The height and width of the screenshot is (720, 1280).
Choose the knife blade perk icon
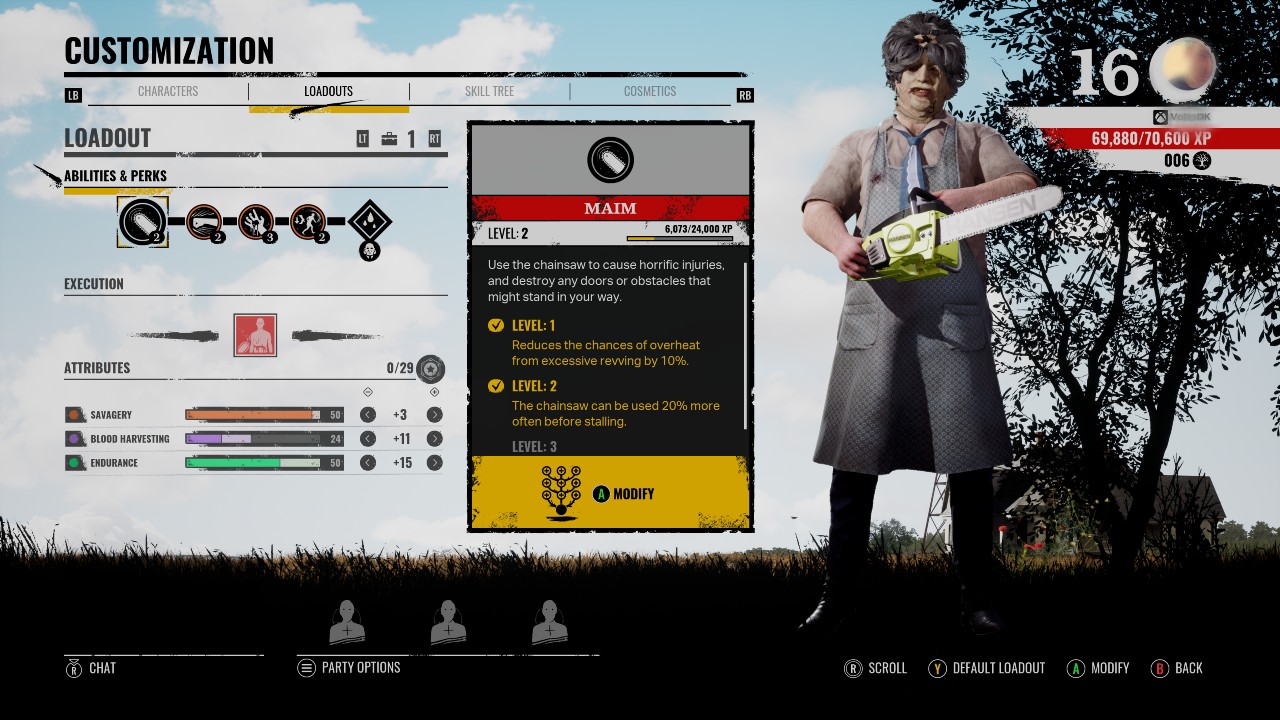[x=204, y=221]
